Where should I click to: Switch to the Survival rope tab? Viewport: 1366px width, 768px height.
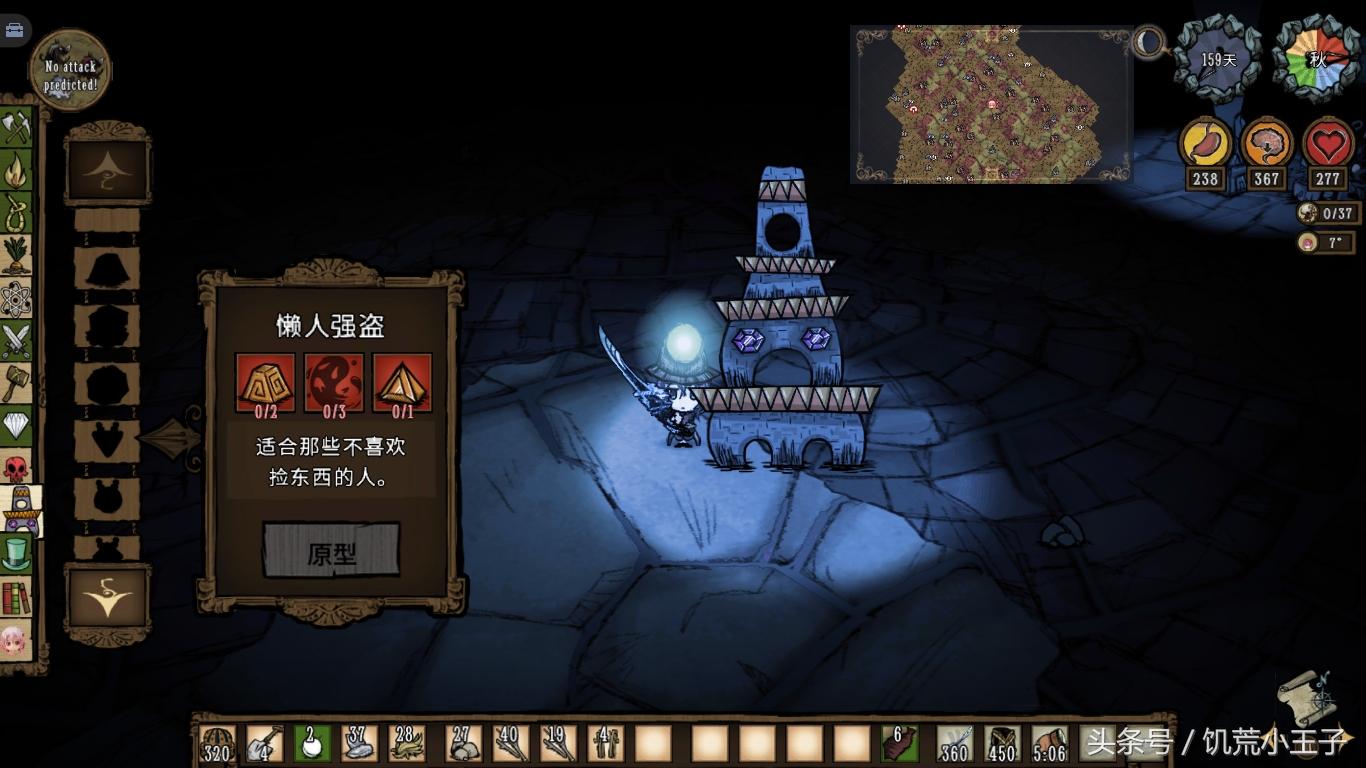(16, 212)
